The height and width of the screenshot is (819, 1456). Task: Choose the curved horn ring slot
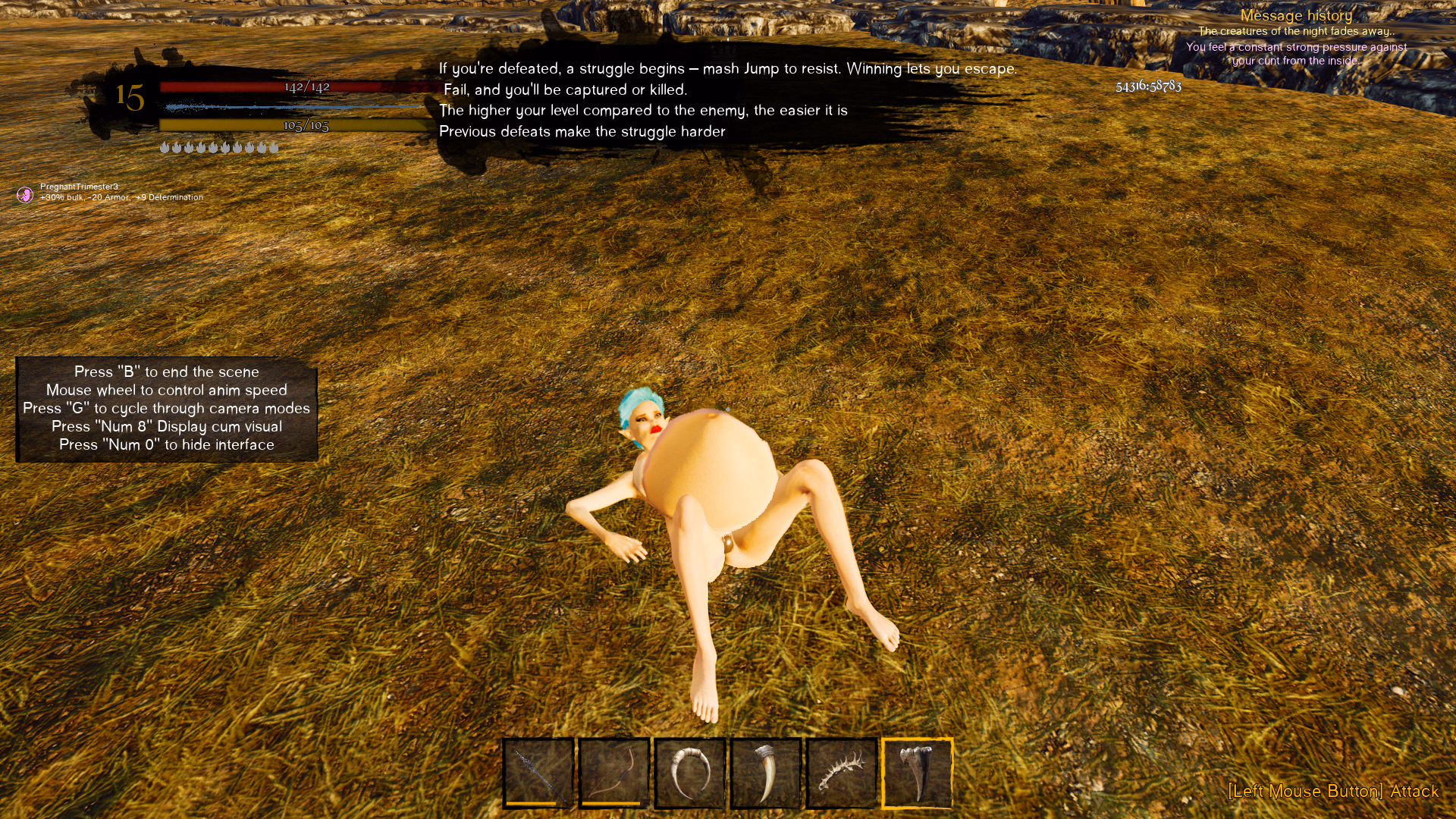click(690, 773)
